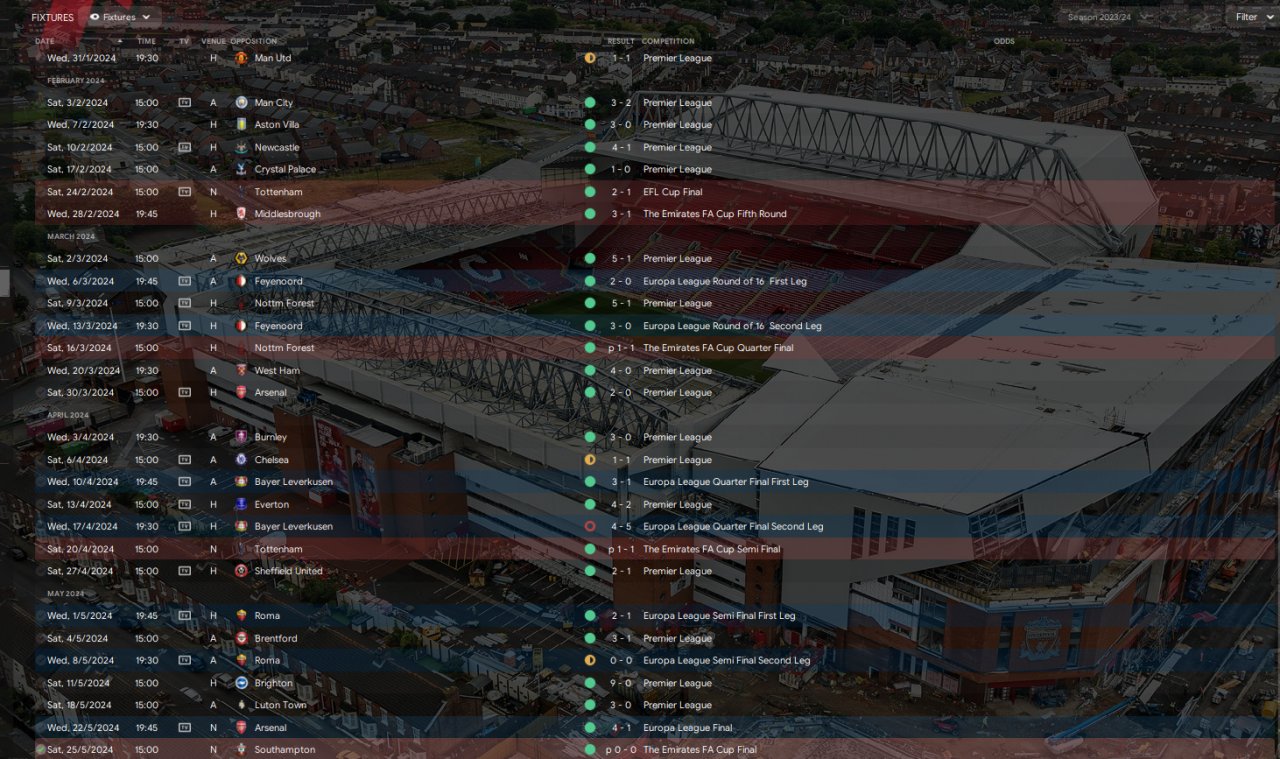
Task: Open the 4-5 Bayer Leverkusen second leg result
Action: pos(621,527)
